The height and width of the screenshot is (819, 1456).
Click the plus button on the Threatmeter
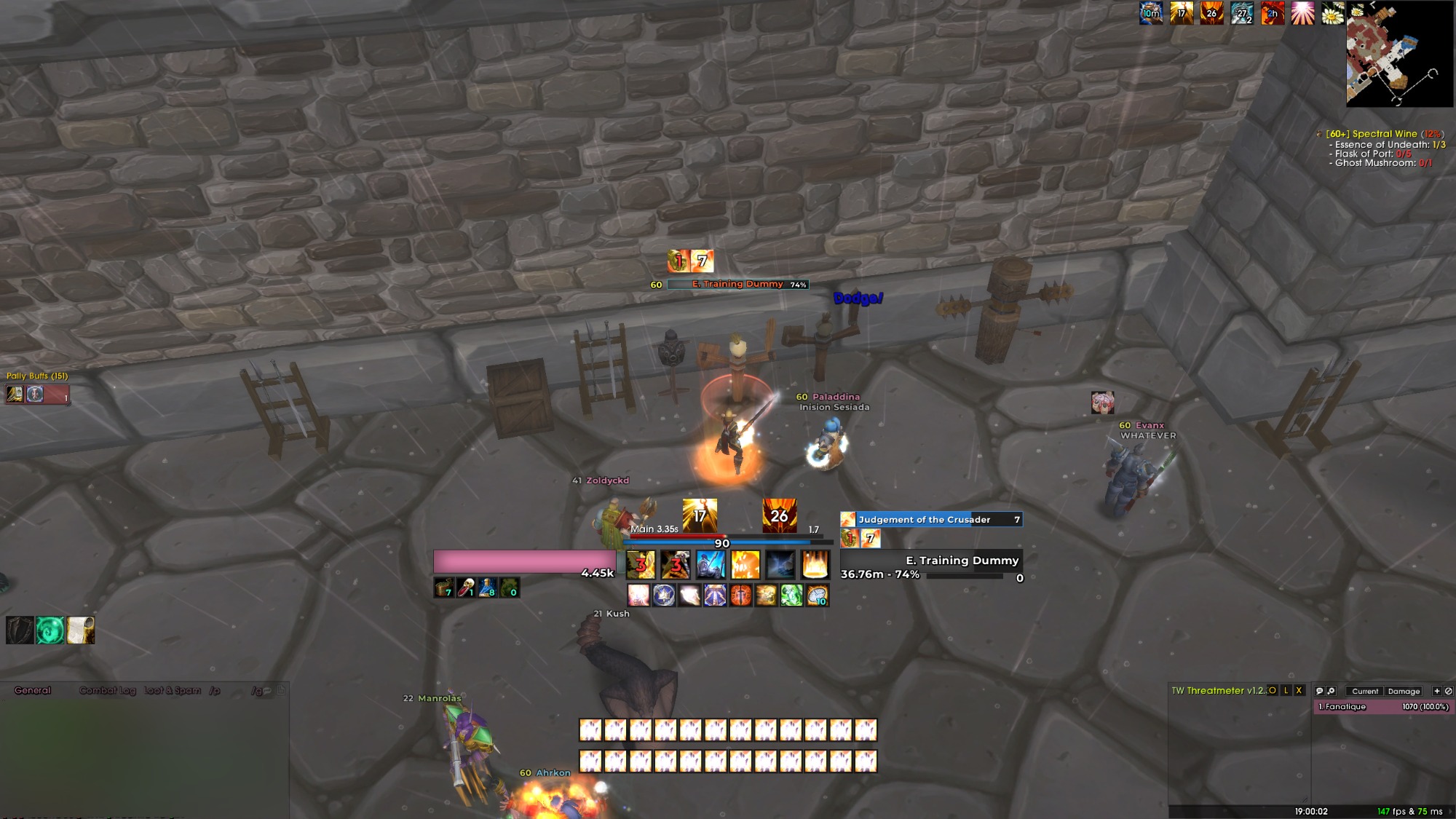coord(1436,691)
